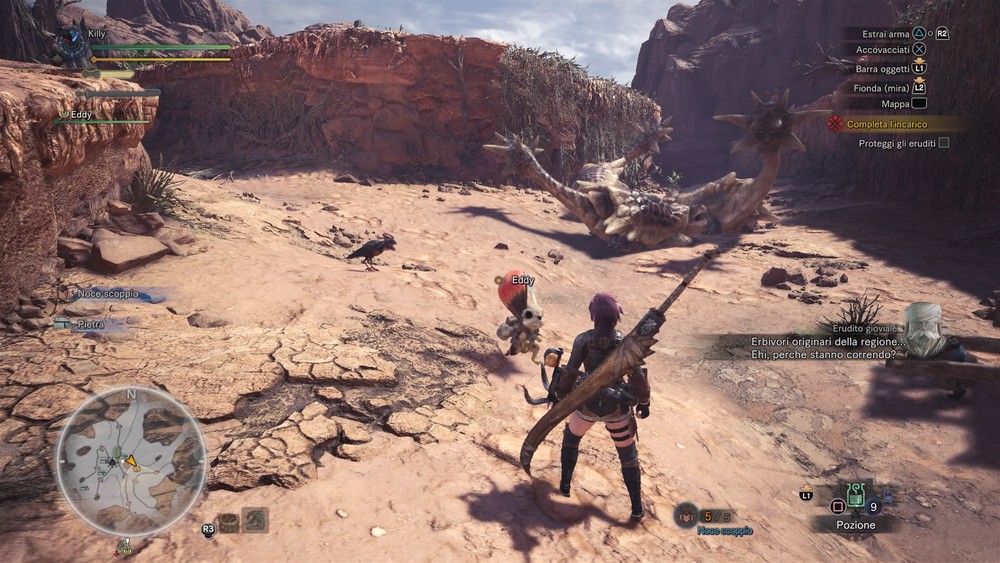Select the Pozione item slot
This screenshot has width=1000, height=563.
[855, 497]
